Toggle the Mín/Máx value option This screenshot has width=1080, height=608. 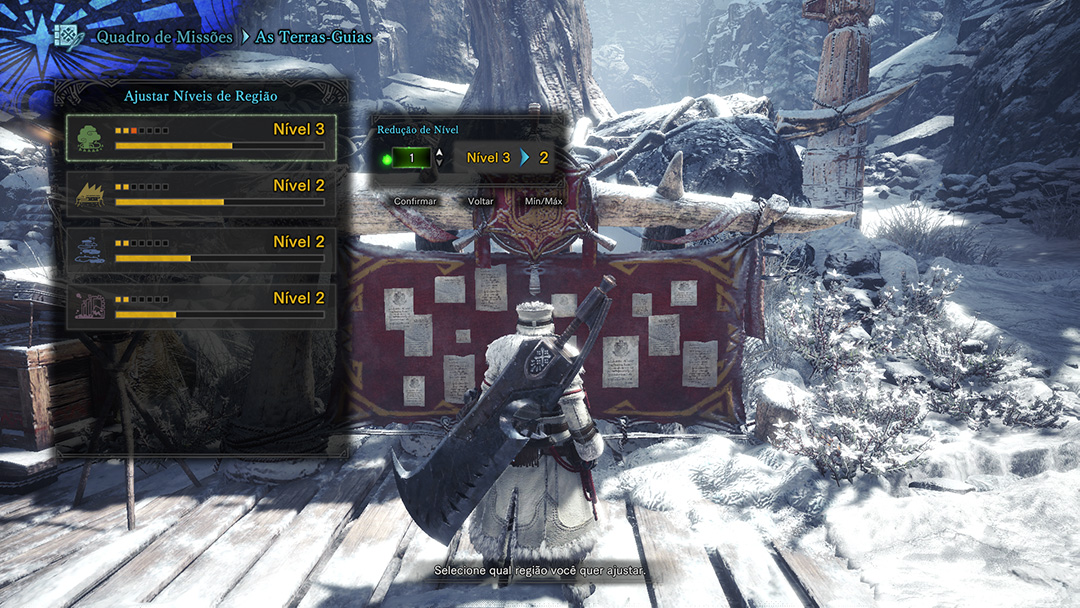click(544, 201)
